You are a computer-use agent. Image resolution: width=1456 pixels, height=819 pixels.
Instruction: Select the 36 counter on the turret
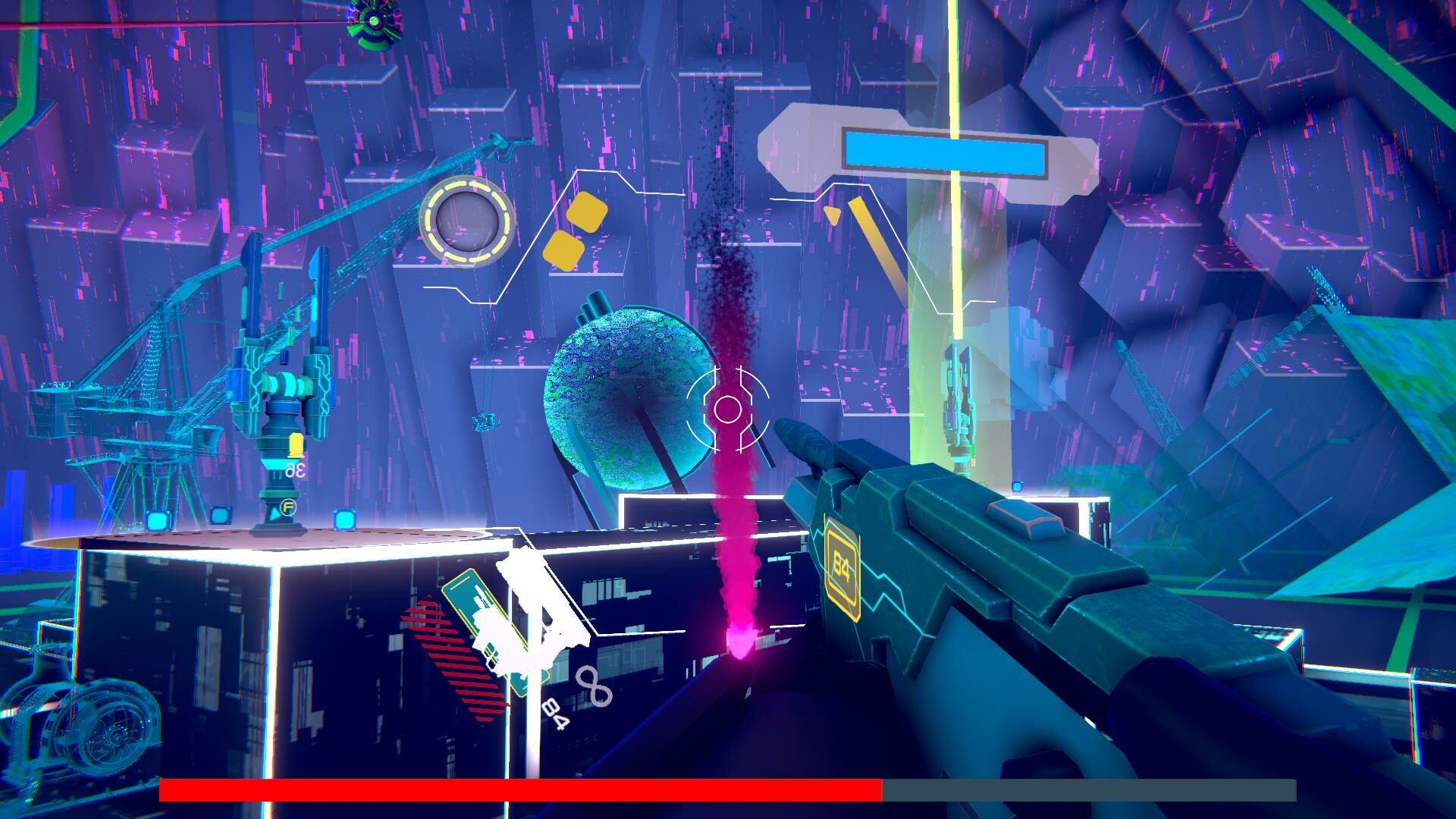[296, 470]
